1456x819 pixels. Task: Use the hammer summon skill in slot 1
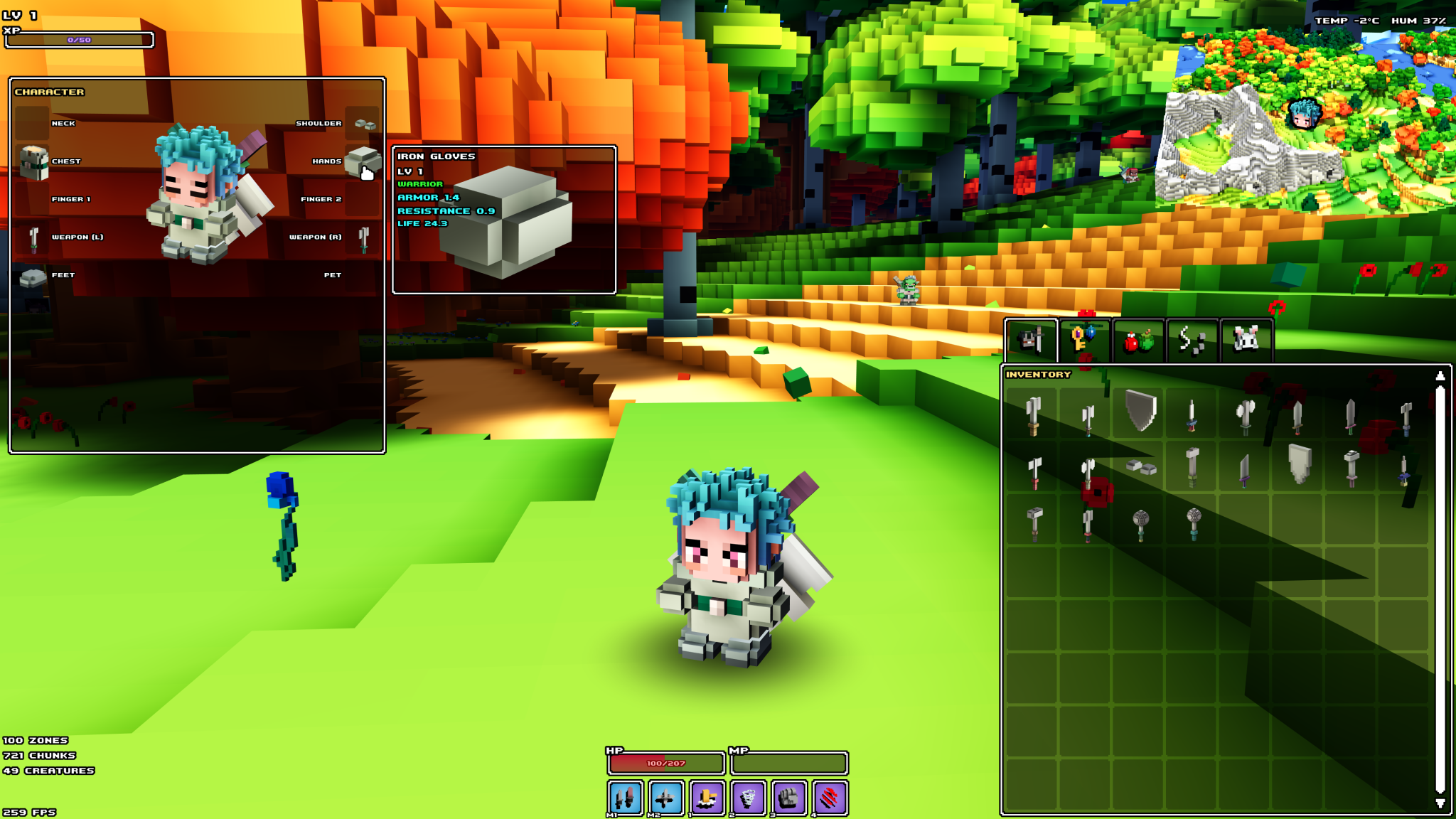[x=707, y=798]
